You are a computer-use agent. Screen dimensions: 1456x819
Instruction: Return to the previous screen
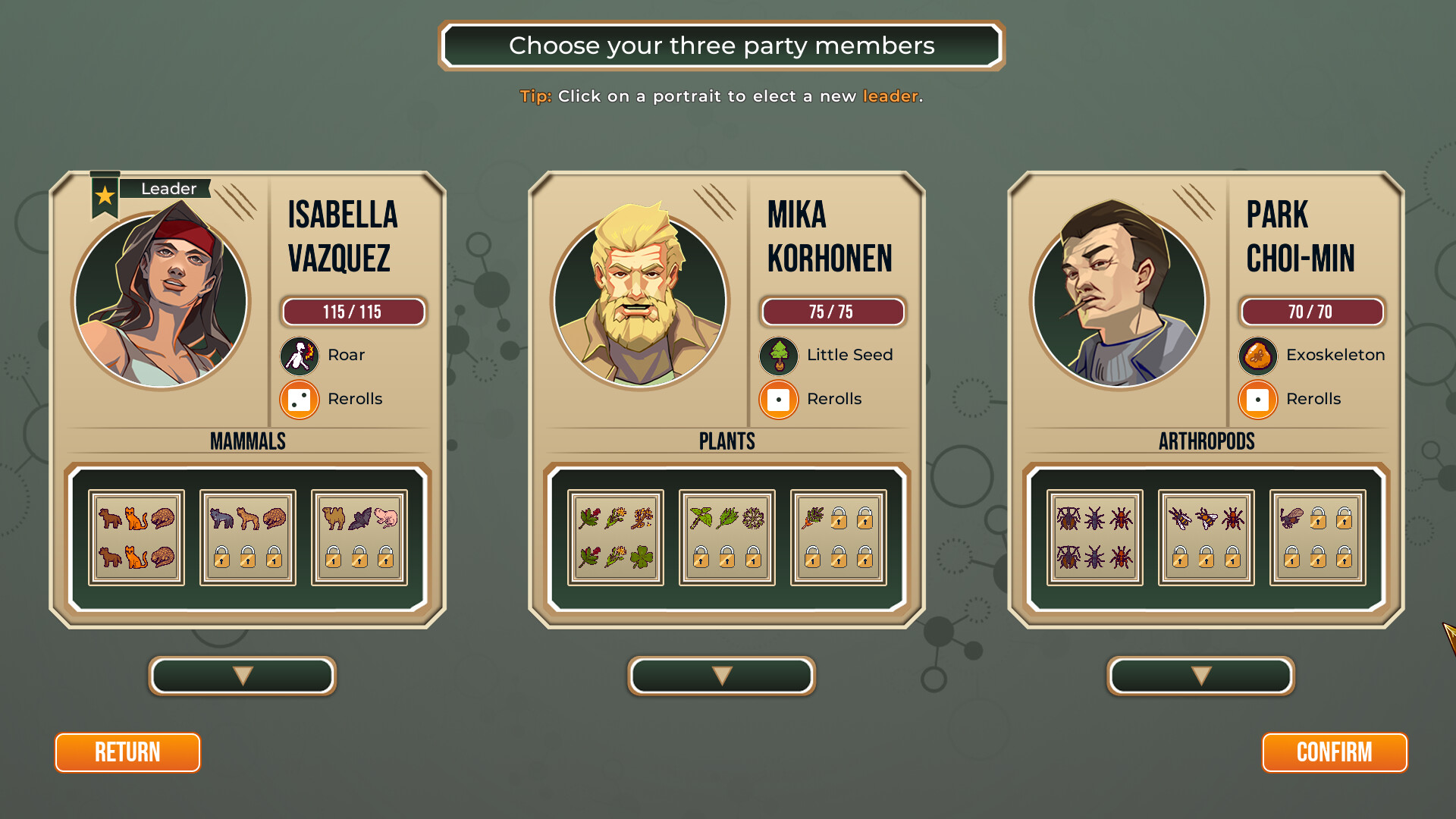127,752
